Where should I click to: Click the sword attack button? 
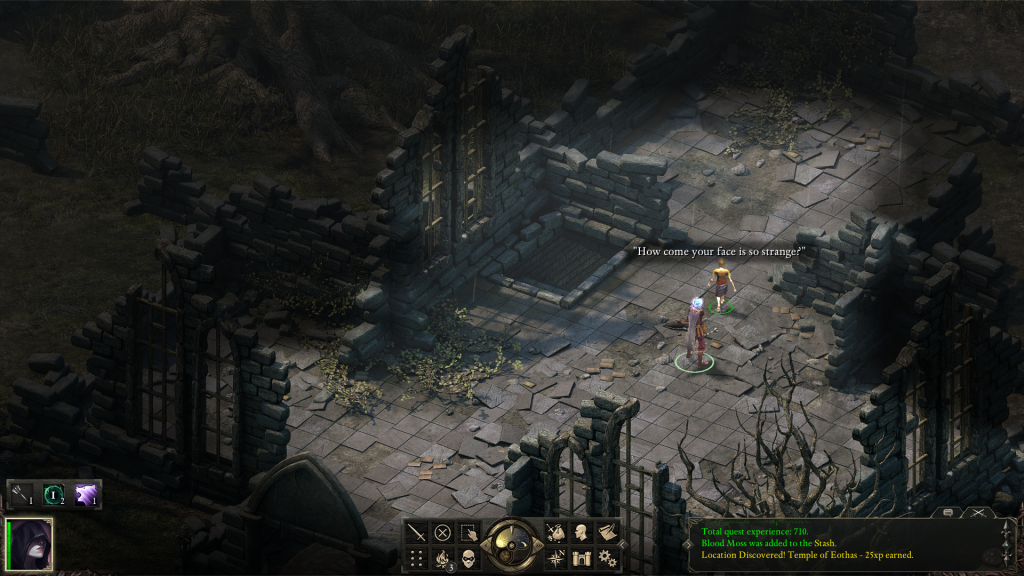(x=417, y=533)
